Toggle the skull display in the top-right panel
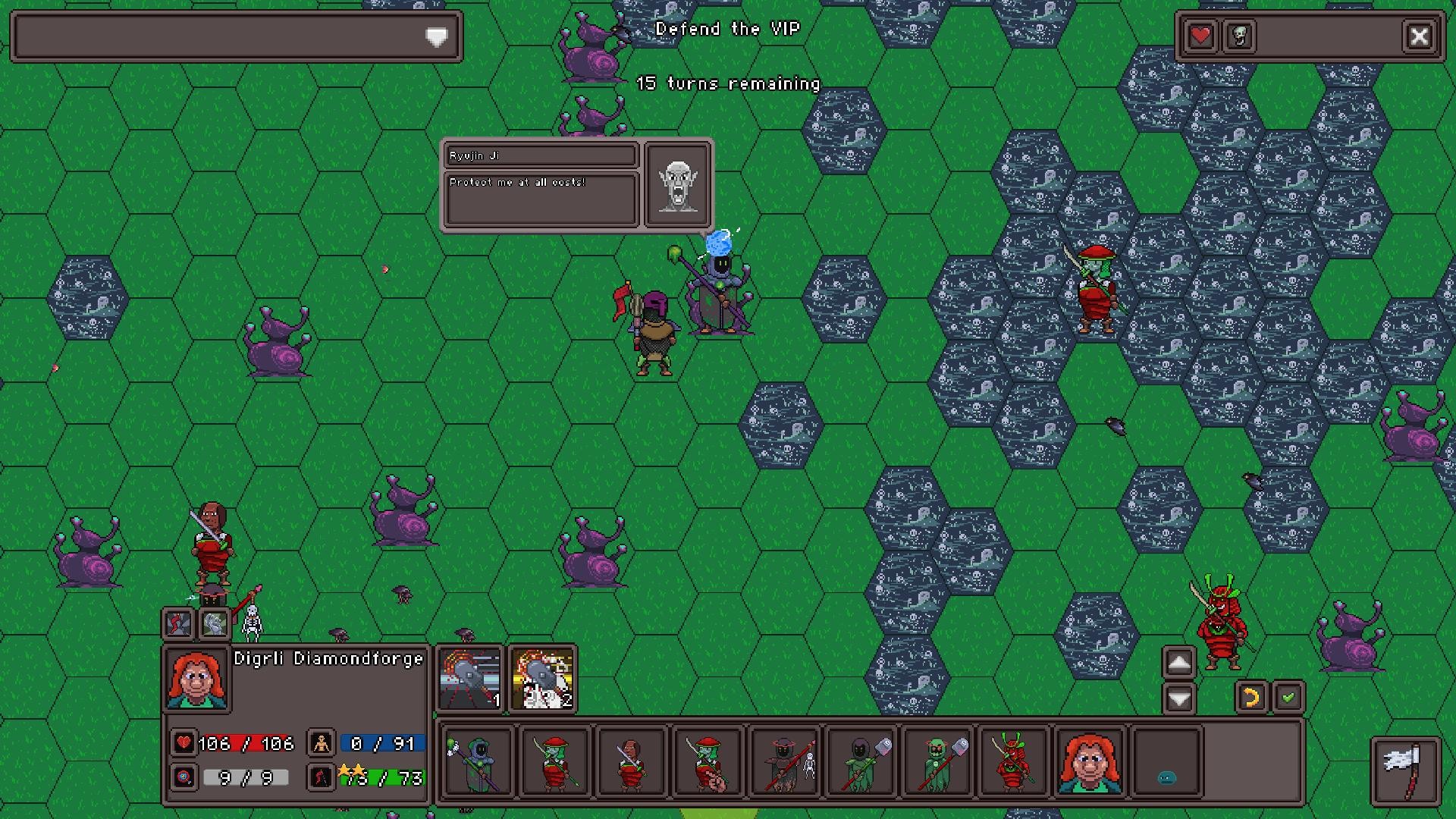Image resolution: width=1456 pixels, height=819 pixels. [1239, 35]
